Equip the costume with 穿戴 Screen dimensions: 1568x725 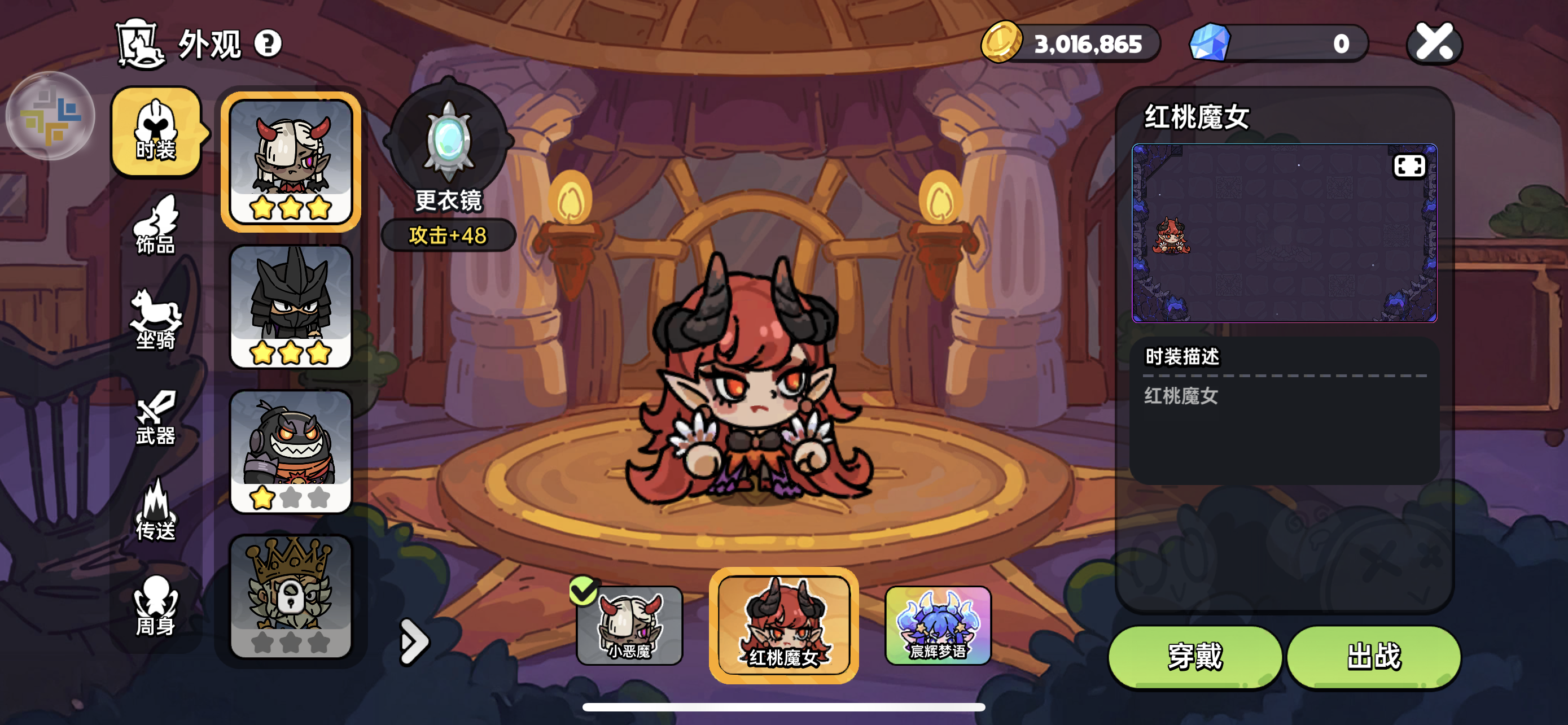(x=1195, y=656)
